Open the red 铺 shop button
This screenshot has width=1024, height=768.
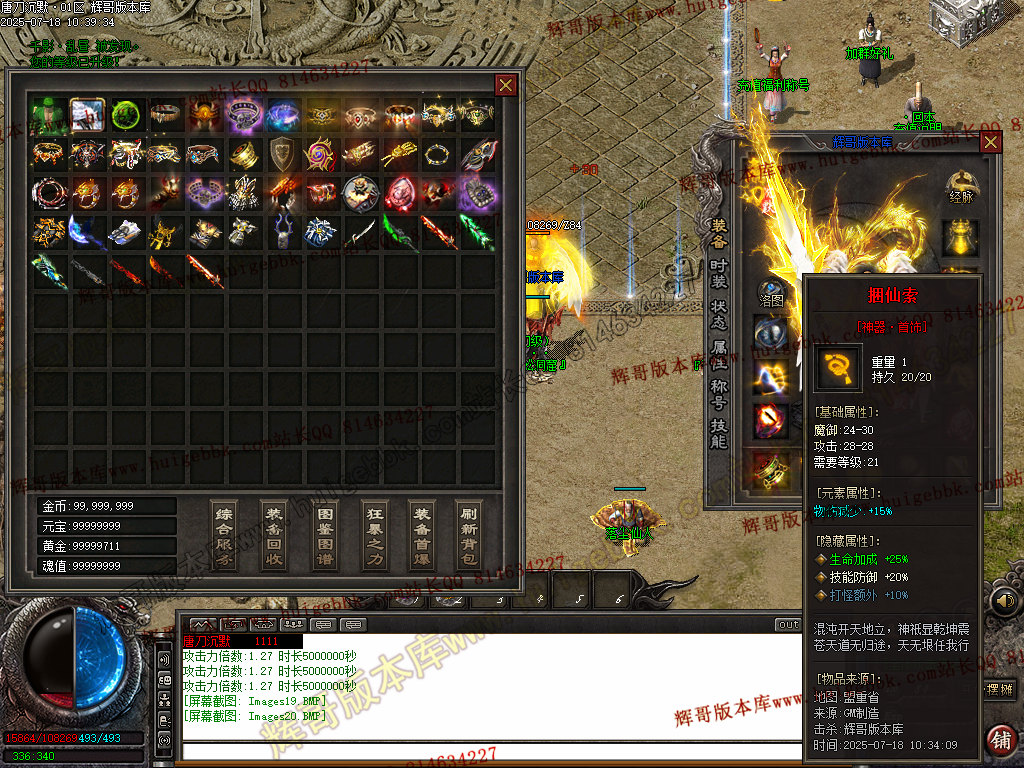tap(999, 739)
